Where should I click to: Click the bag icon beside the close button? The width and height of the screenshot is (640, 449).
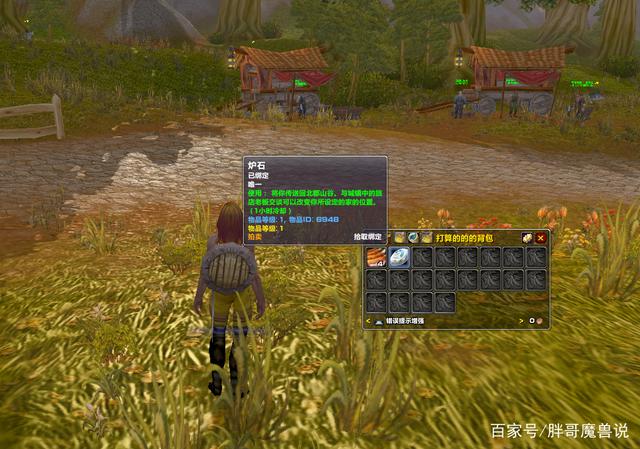(527, 238)
